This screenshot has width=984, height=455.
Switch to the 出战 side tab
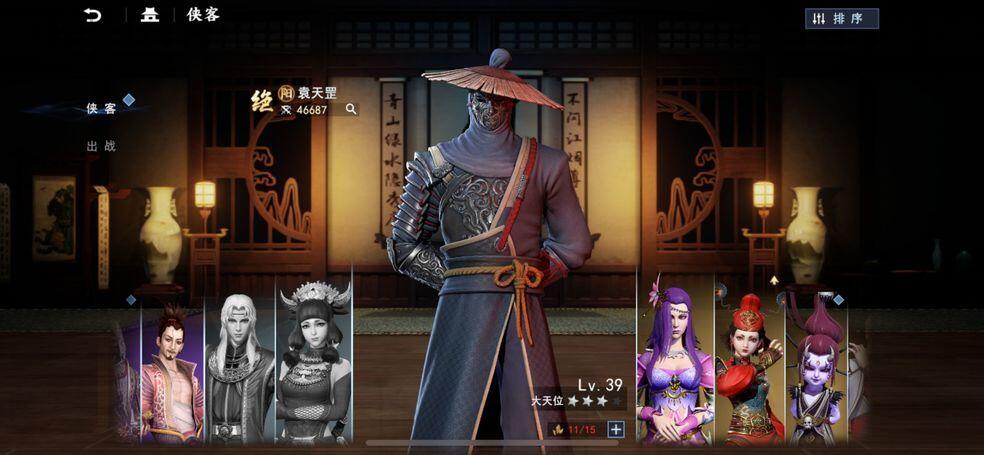100,146
